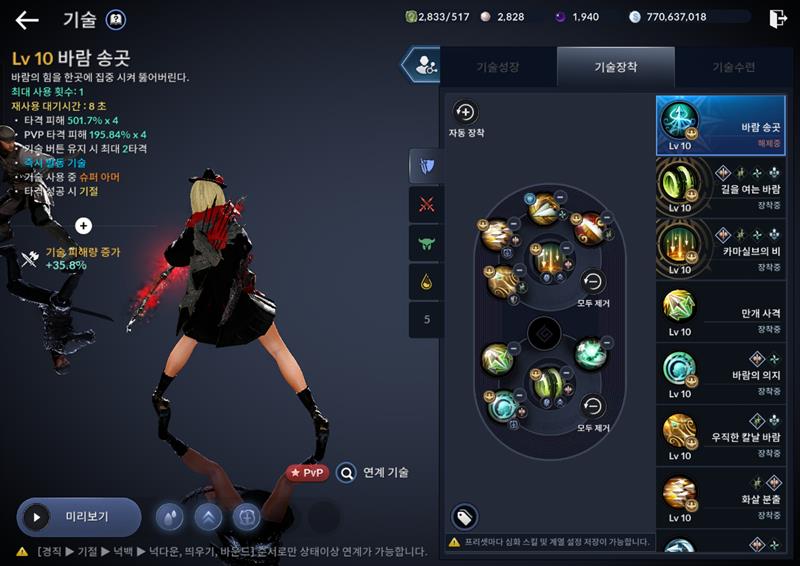This screenshot has height=566, width=800.
Task: Select preset slot number 5
Action: (x=427, y=320)
